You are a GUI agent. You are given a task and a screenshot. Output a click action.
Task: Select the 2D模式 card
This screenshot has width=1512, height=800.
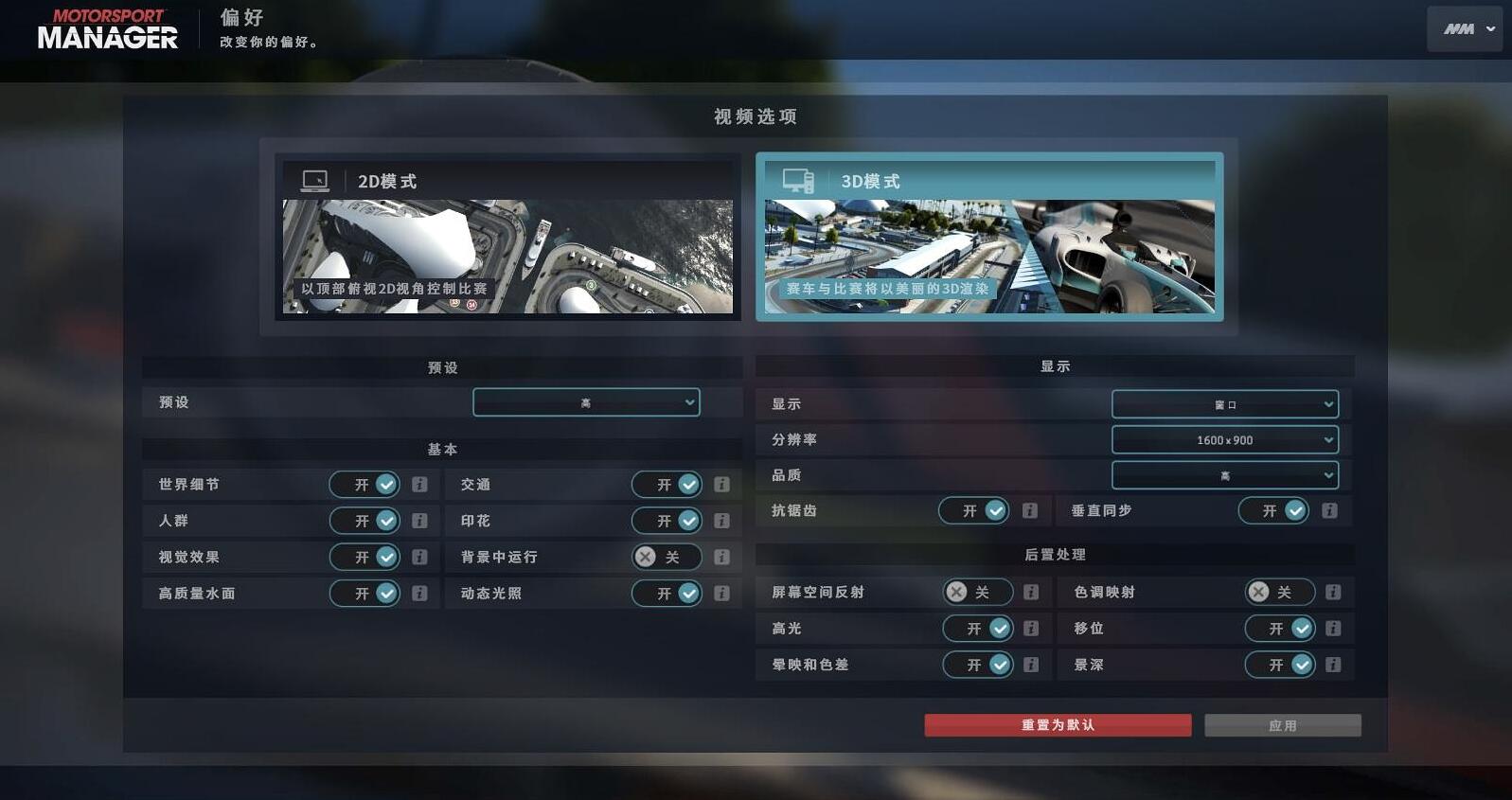click(x=508, y=237)
